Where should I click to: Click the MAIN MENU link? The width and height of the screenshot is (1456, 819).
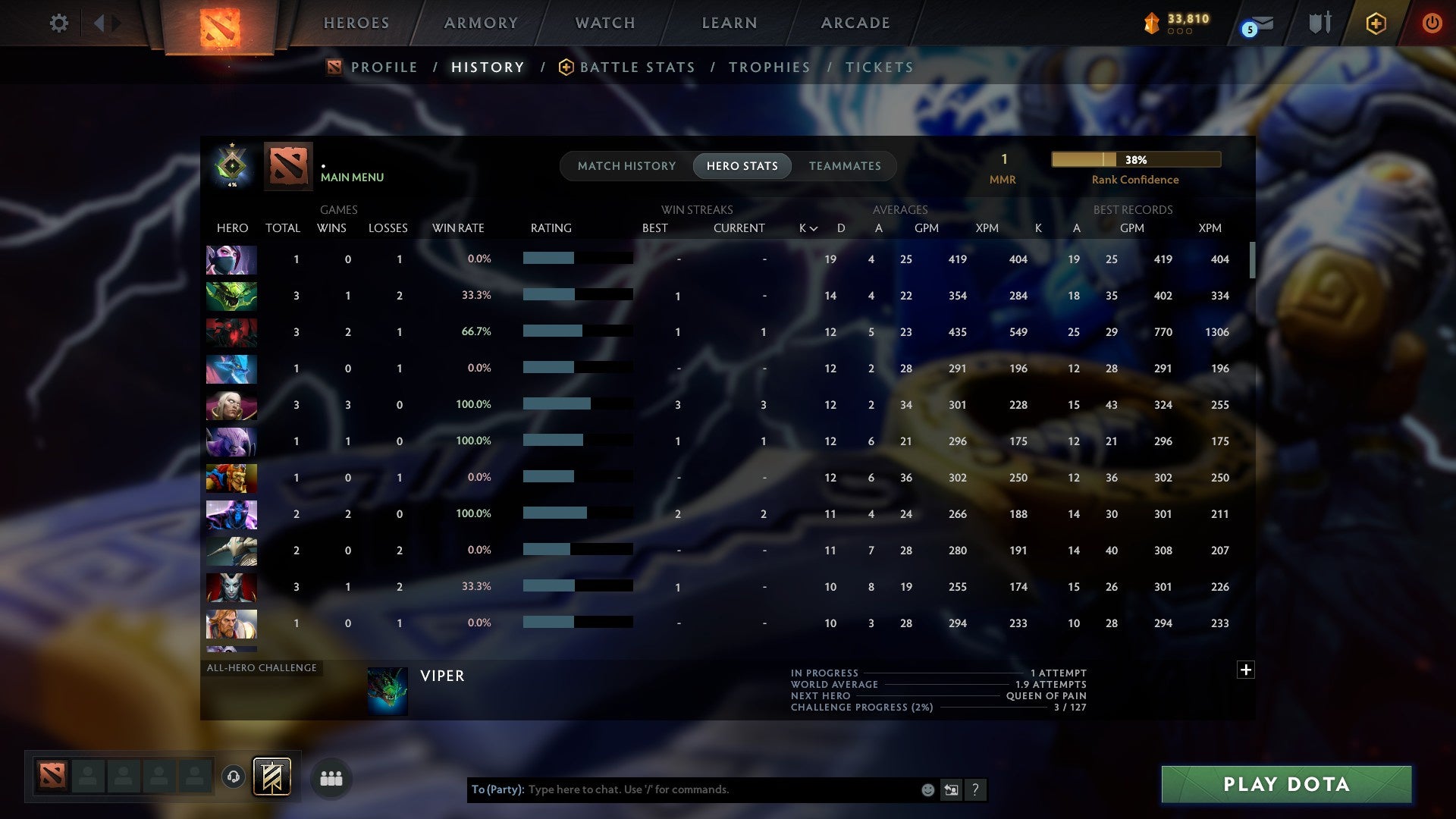[x=351, y=177]
